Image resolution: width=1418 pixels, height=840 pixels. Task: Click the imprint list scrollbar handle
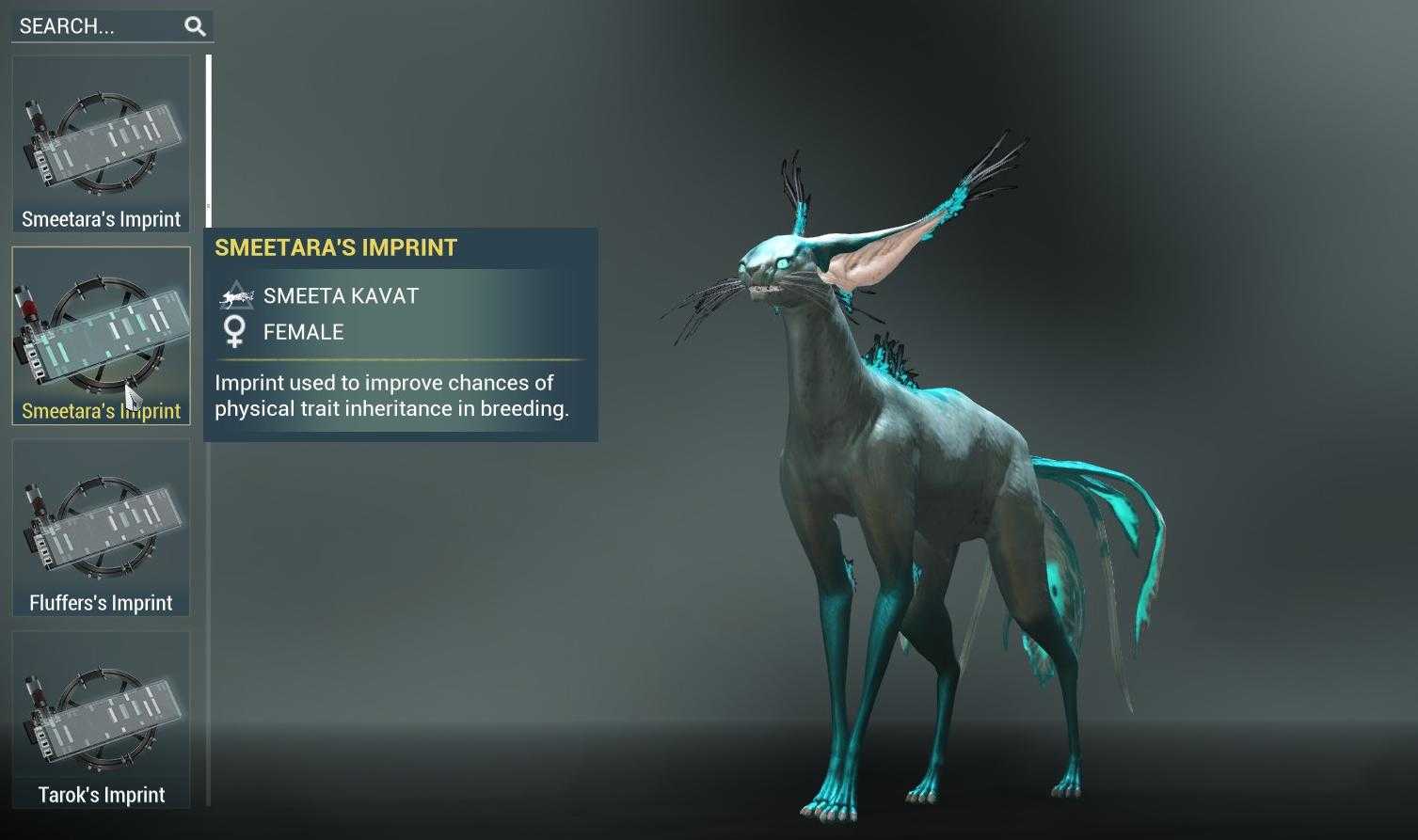[x=209, y=132]
